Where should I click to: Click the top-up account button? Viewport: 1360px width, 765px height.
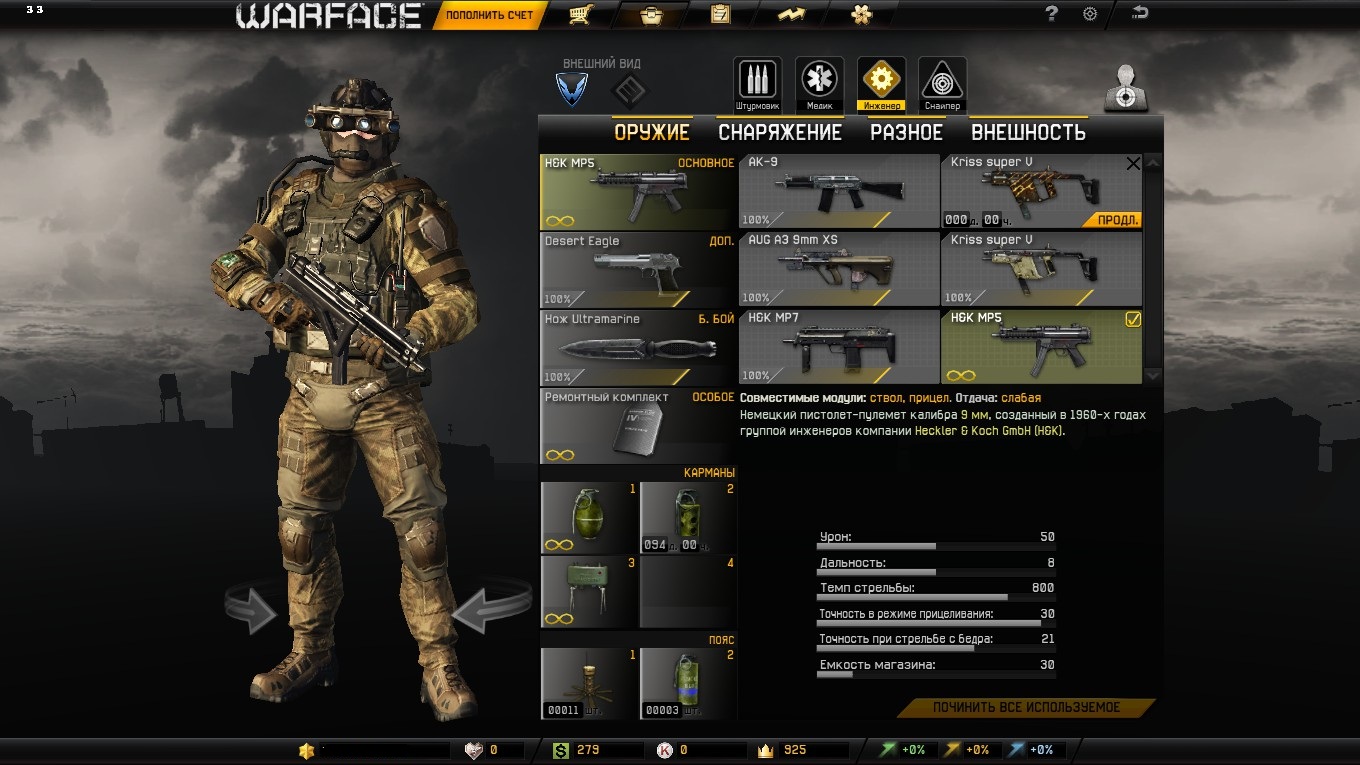489,15
